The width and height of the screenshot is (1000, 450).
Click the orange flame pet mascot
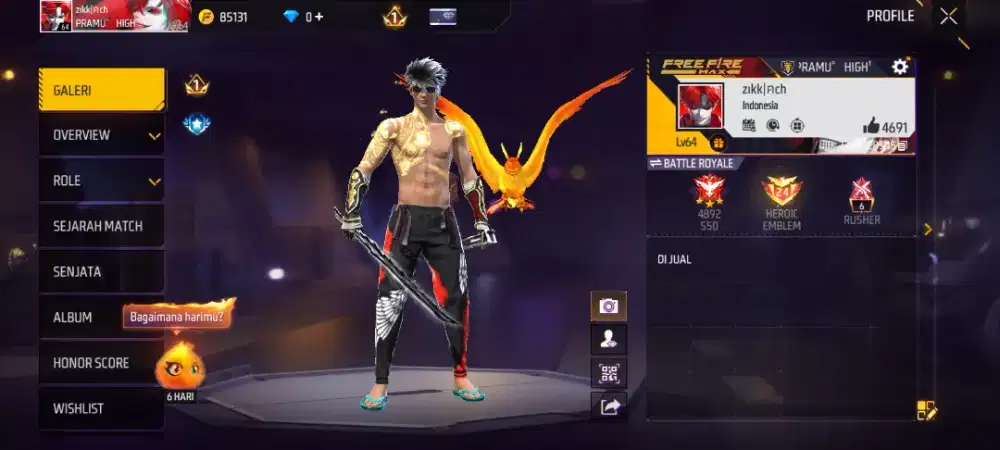(180, 365)
